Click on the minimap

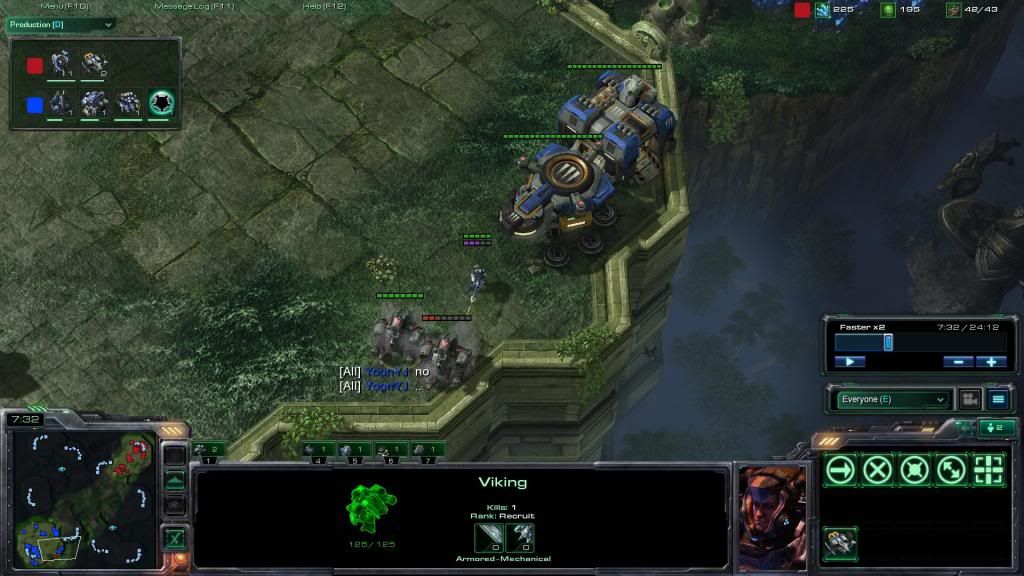83,494
